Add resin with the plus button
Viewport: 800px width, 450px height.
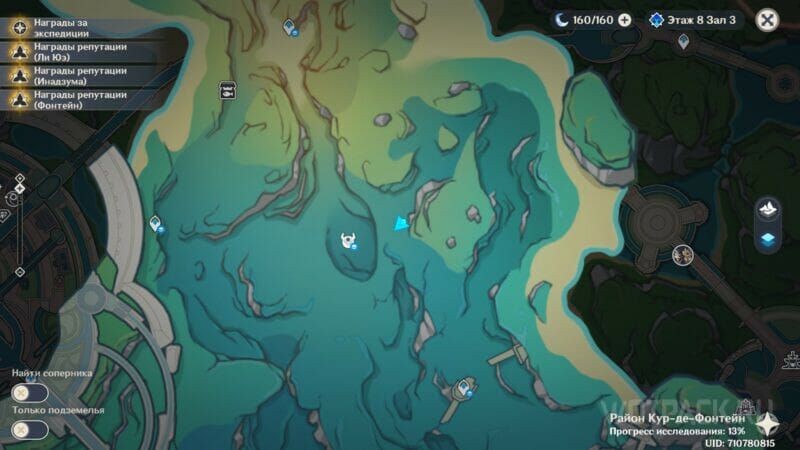tap(625, 19)
